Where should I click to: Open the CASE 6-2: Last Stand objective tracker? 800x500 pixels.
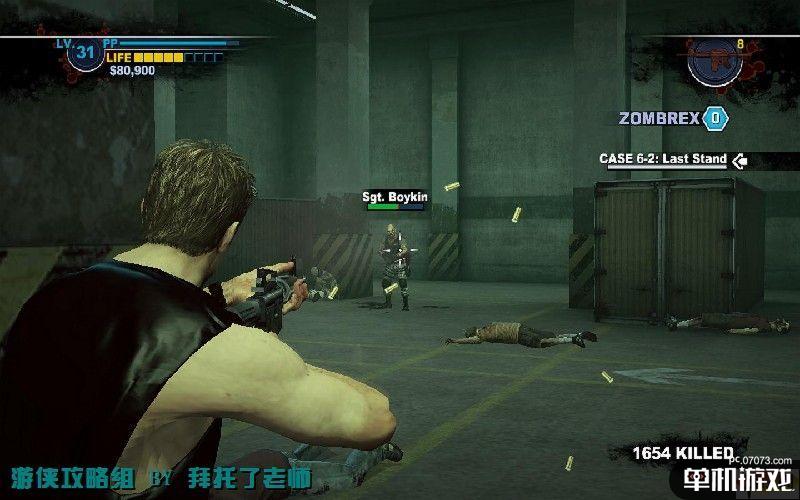point(663,159)
